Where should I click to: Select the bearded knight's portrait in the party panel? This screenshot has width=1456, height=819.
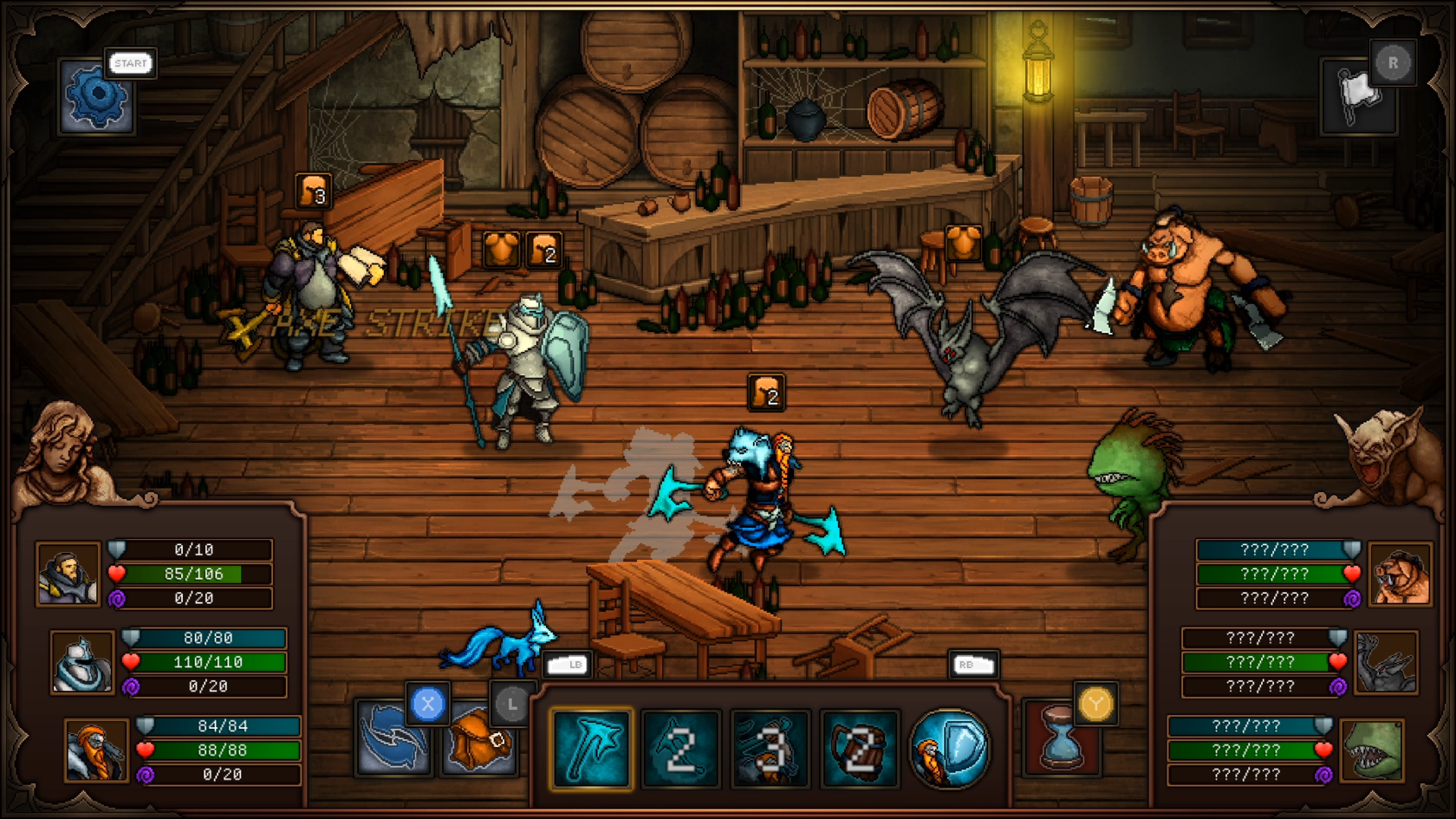pyautogui.click(x=68, y=574)
